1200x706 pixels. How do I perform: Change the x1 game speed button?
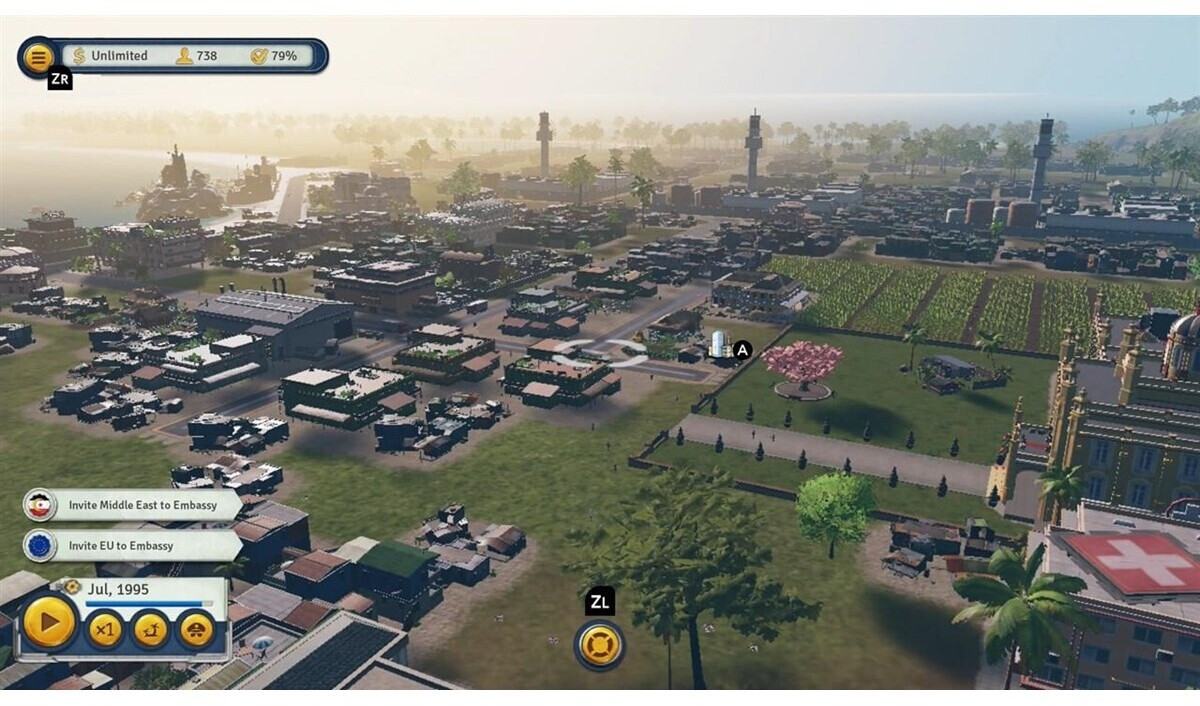pos(105,630)
